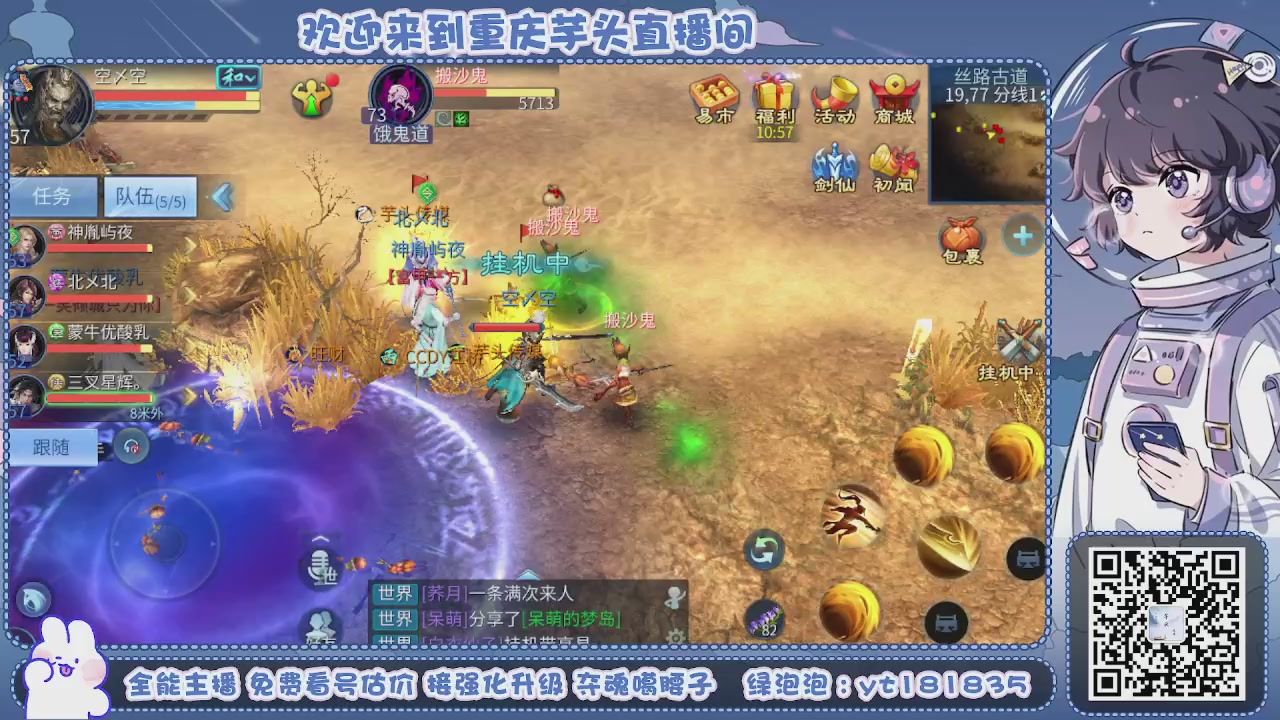Switch to the 队伍(5/5) tab

(x=149, y=196)
